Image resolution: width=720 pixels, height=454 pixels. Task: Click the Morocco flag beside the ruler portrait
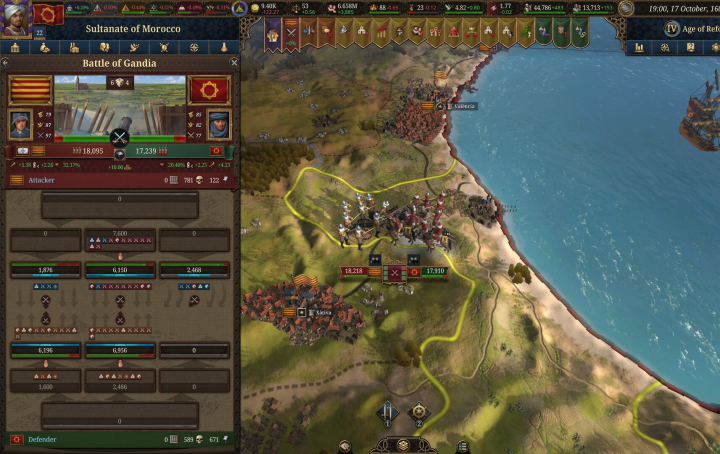tap(47, 13)
